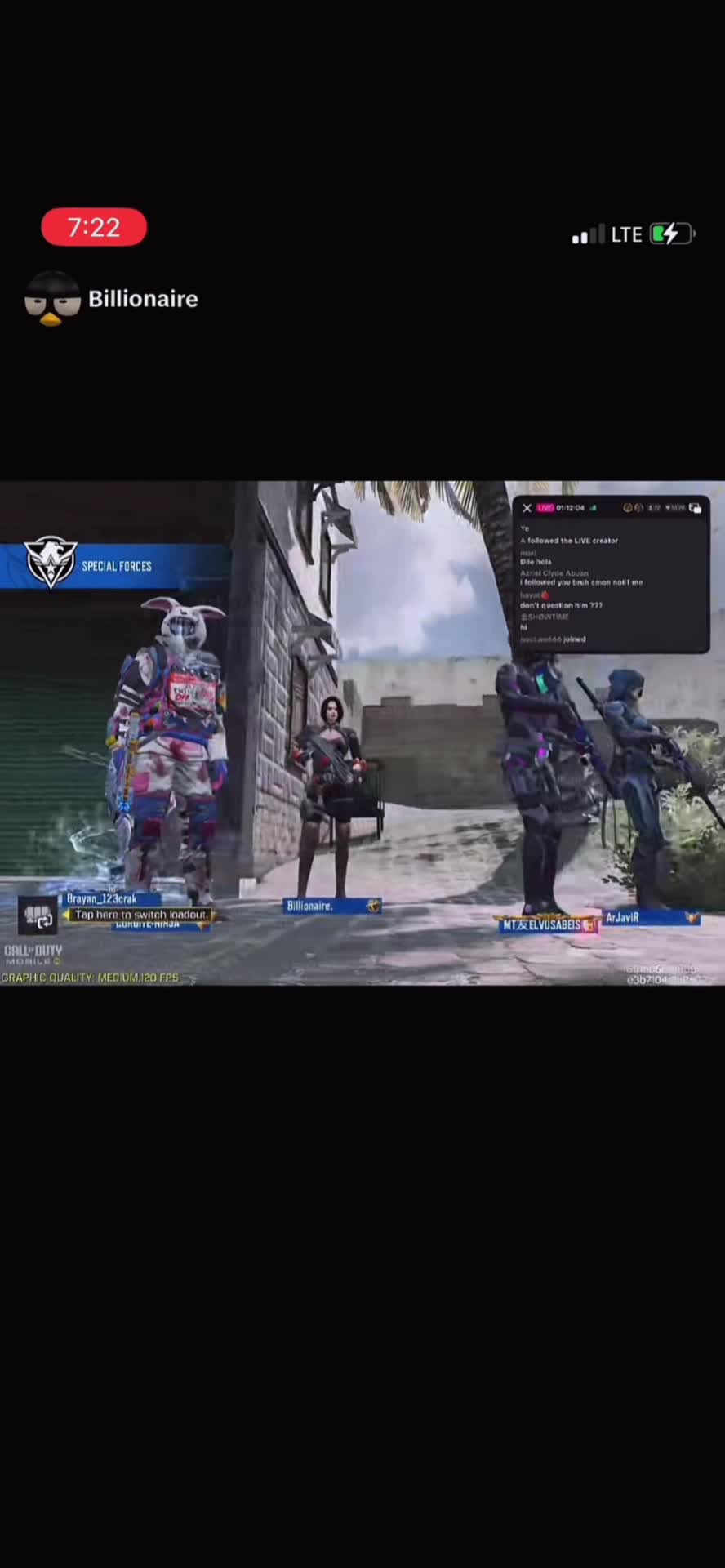The width and height of the screenshot is (725, 1568).
Task: Toggle the LIVE overlay window mode icon
Action: pyautogui.click(x=695, y=508)
